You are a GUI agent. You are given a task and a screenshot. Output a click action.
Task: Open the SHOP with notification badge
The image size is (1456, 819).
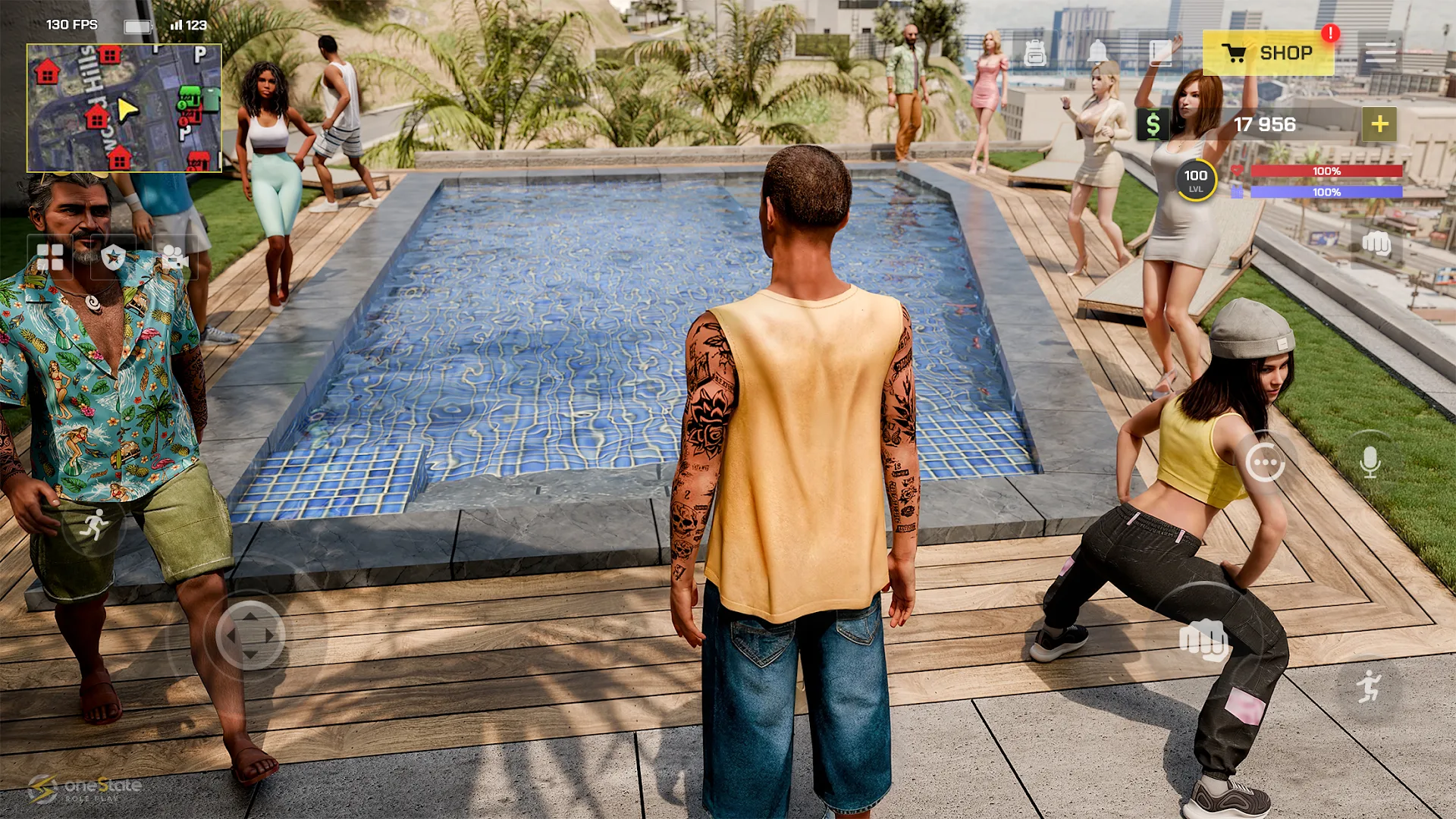[1266, 52]
